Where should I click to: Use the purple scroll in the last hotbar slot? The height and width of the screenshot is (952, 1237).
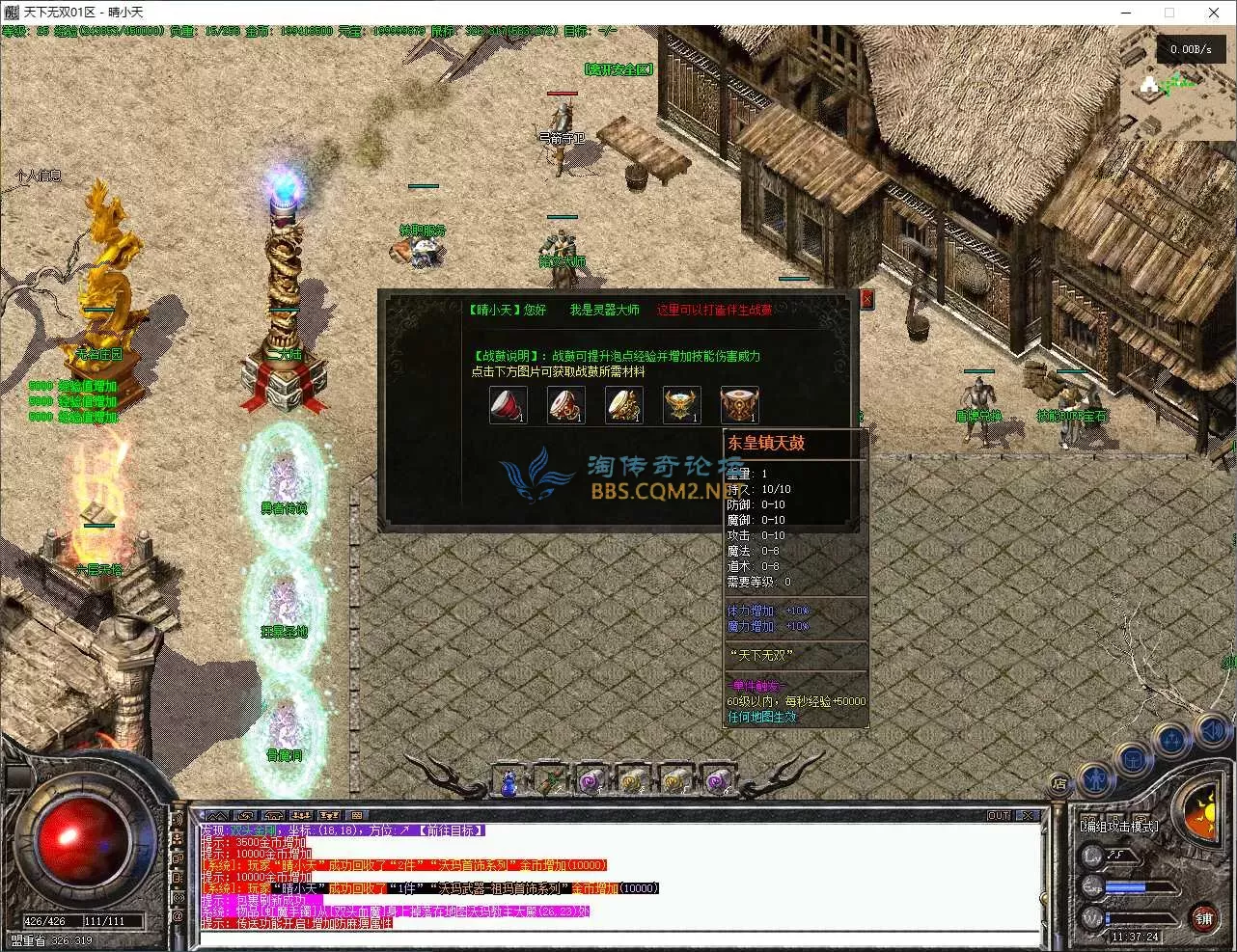pos(716,780)
